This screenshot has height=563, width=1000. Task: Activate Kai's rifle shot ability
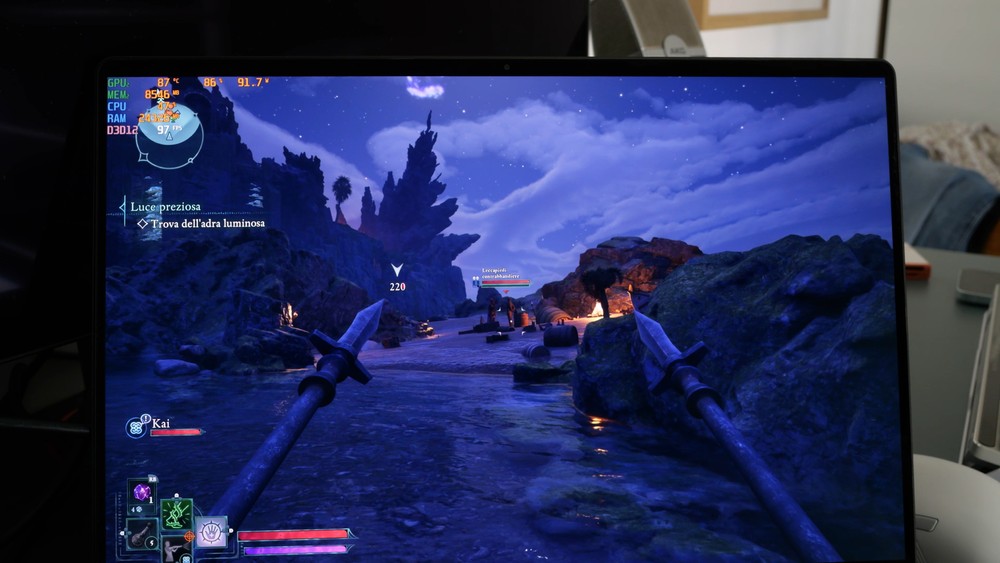pos(176,548)
